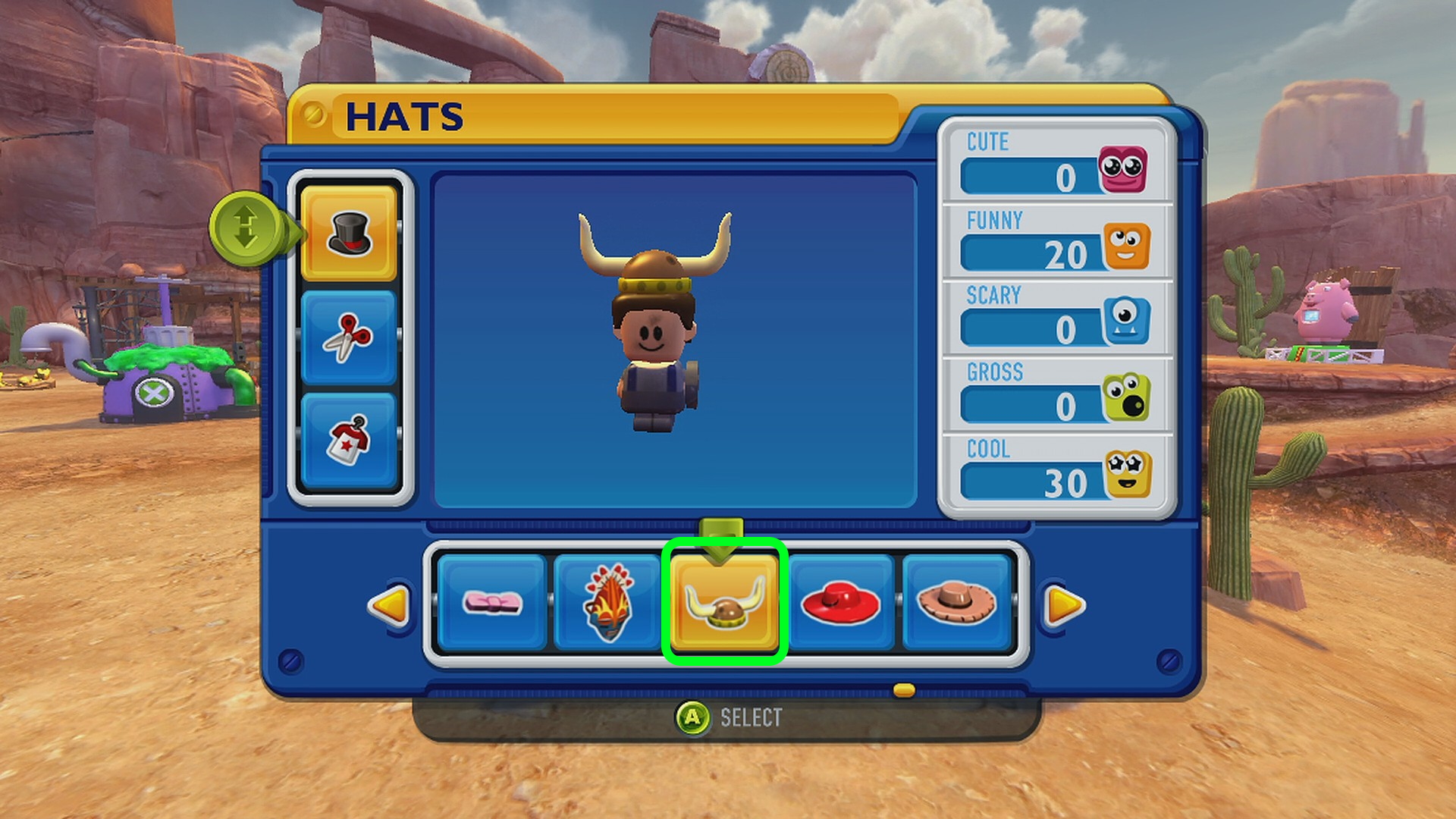Choose the pink bow hat
This screenshot has height=819, width=1456.
click(x=492, y=603)
